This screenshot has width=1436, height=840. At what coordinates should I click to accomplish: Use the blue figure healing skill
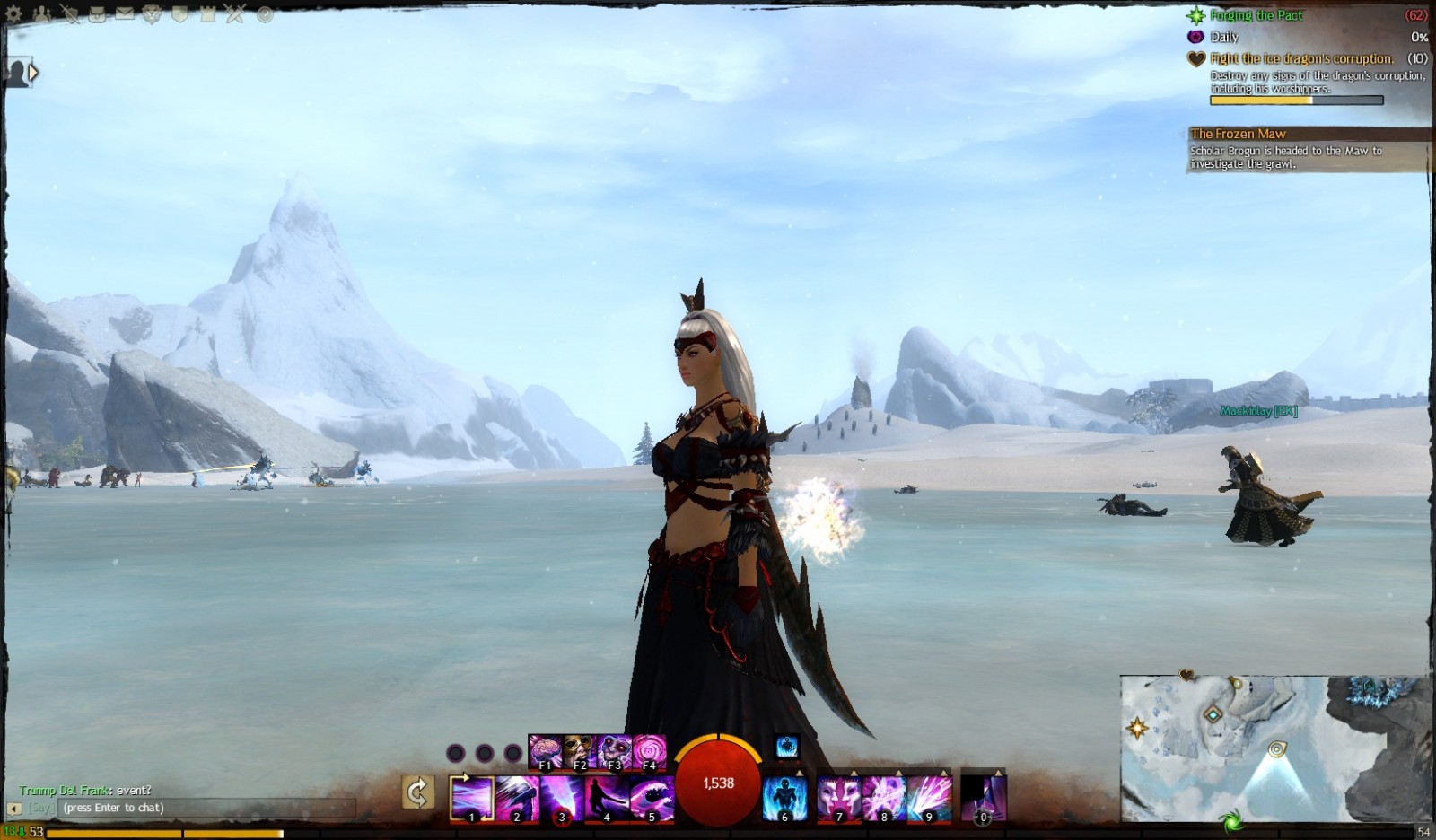pos(784,799)
